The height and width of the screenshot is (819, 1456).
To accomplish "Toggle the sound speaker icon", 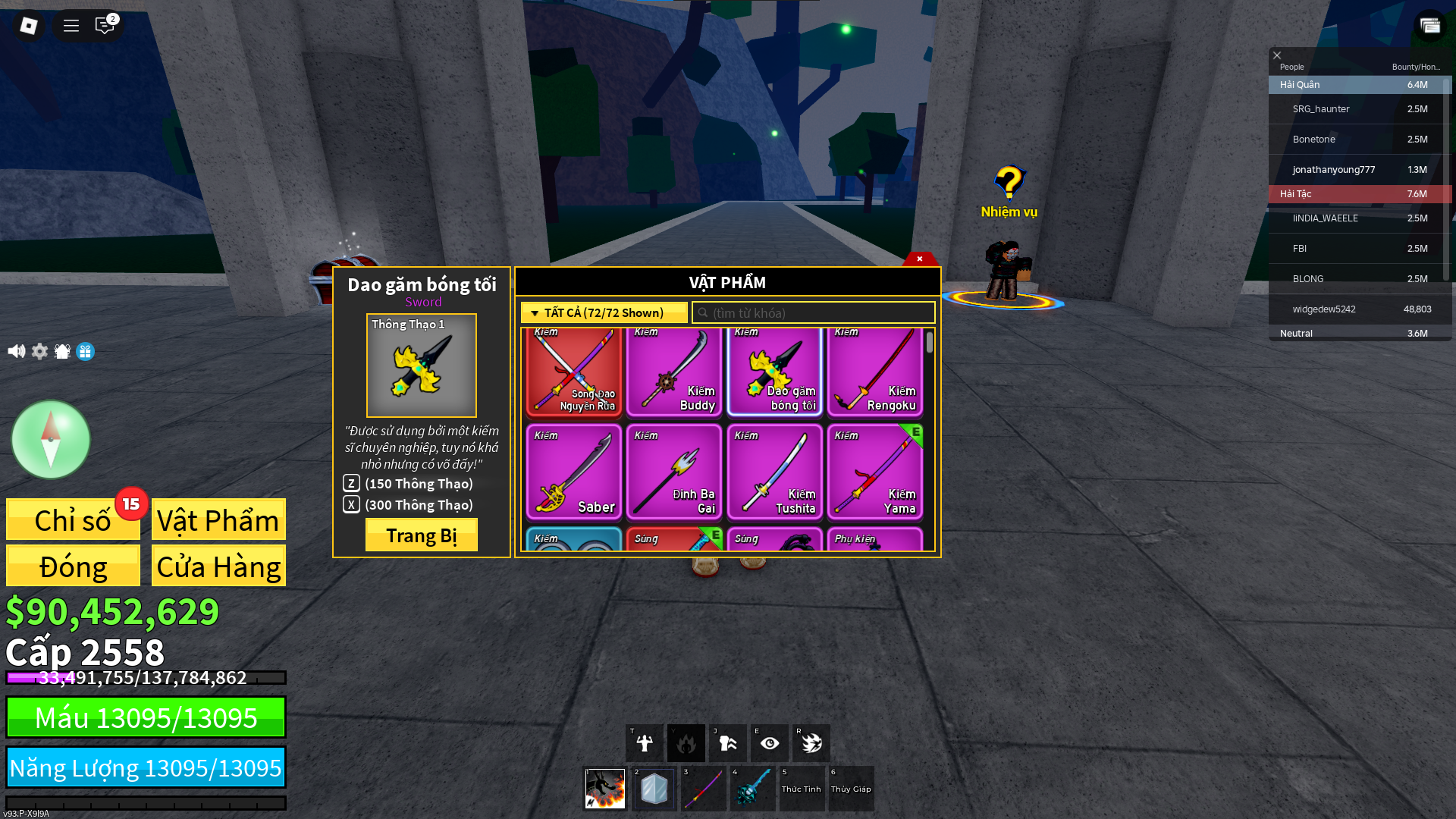I will click(16, 351).
